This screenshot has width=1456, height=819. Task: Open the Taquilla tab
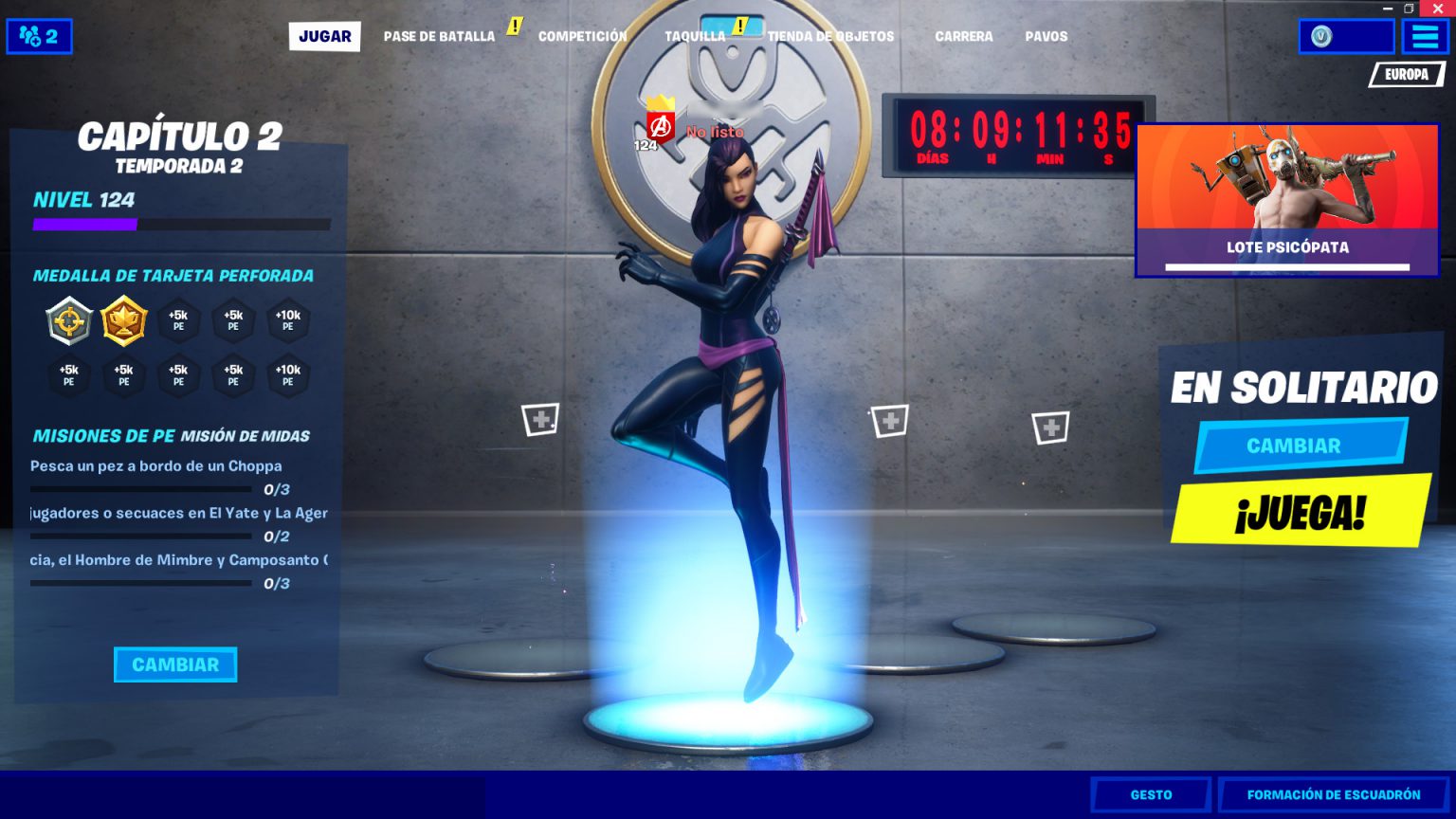click(x=695, y=36)
